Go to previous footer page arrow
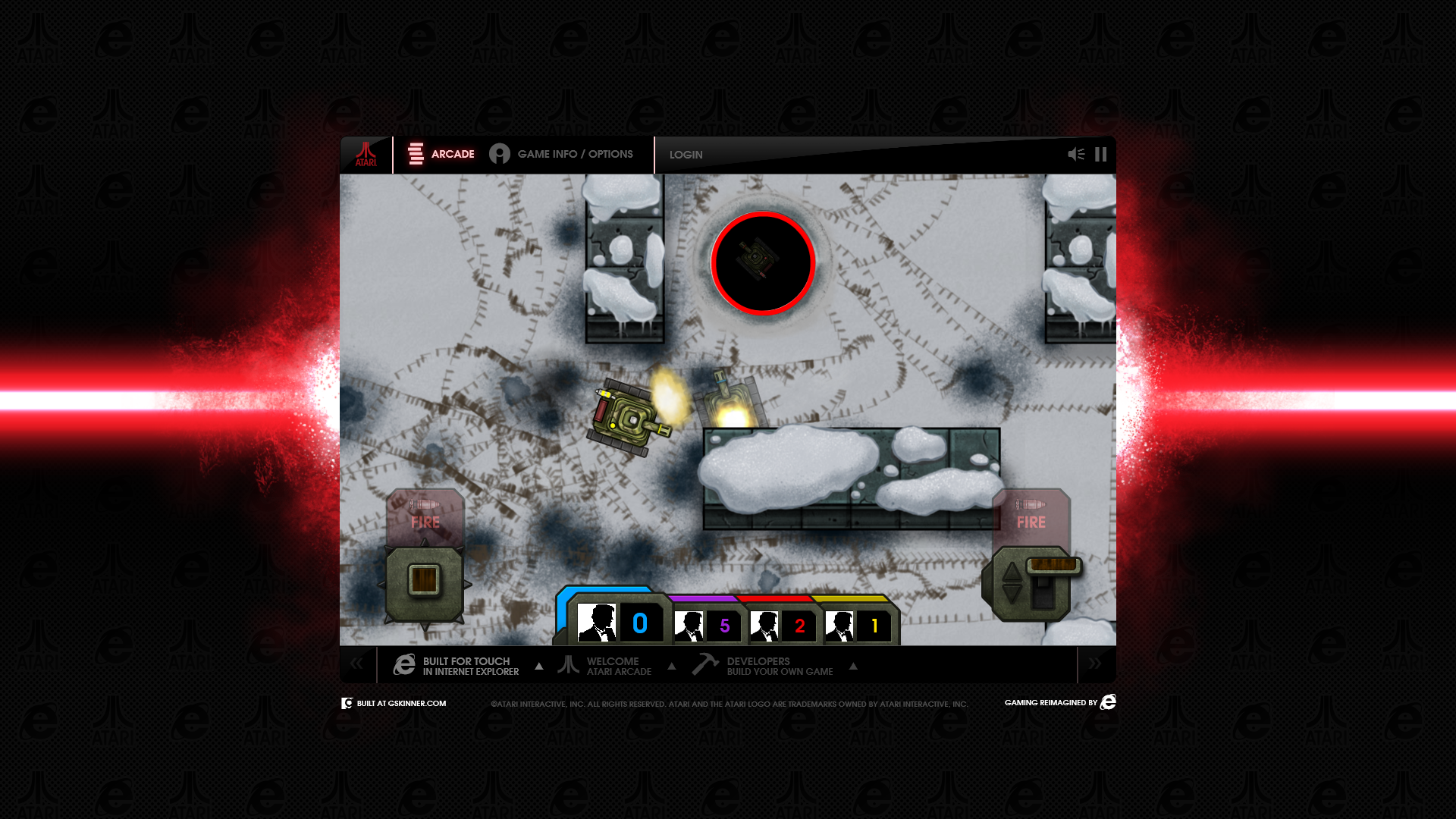Viewport: 1456px width, 819px height. (x=356, y=664)
